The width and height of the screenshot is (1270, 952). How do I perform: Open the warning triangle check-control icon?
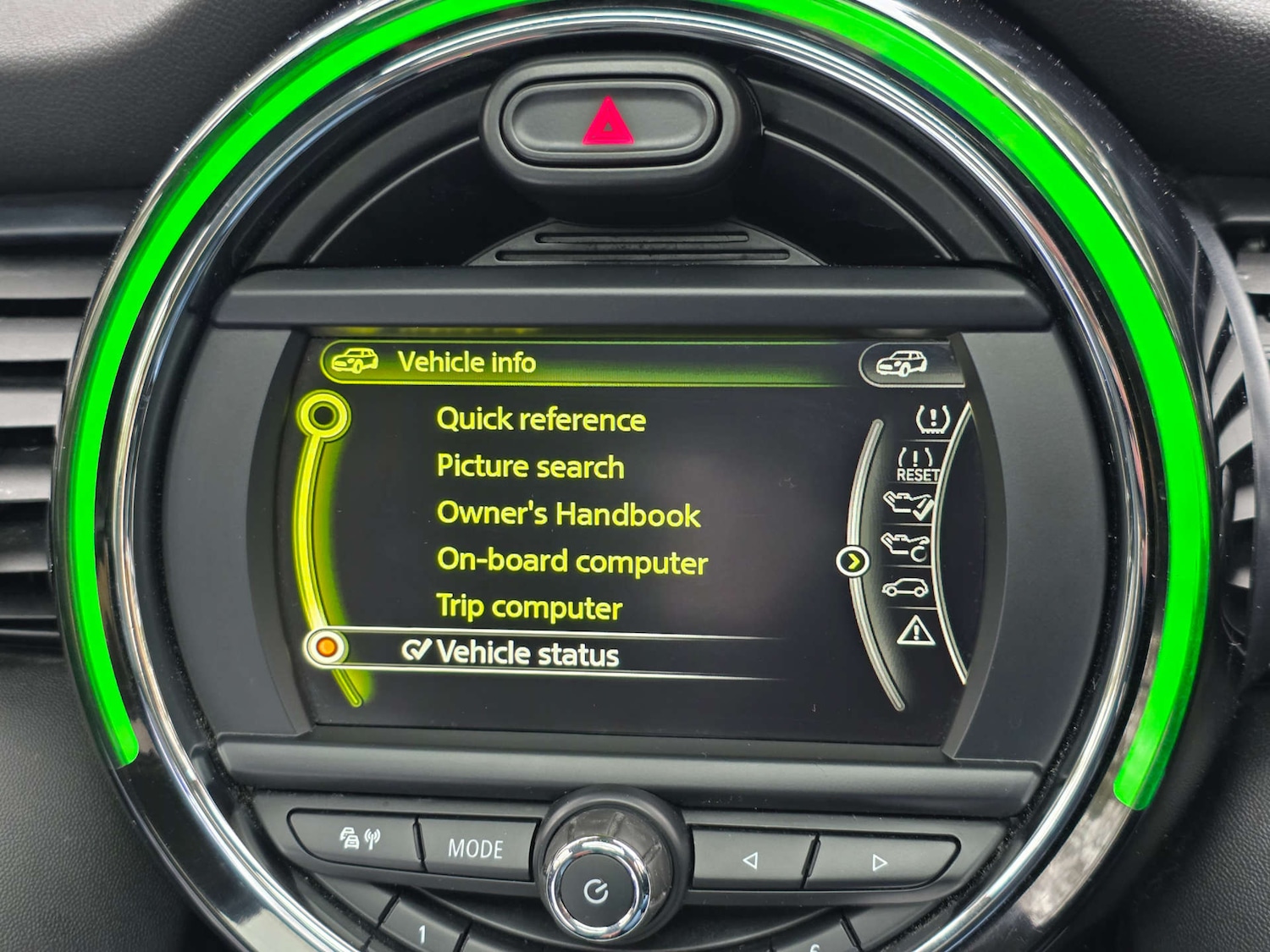pos(914,630)
